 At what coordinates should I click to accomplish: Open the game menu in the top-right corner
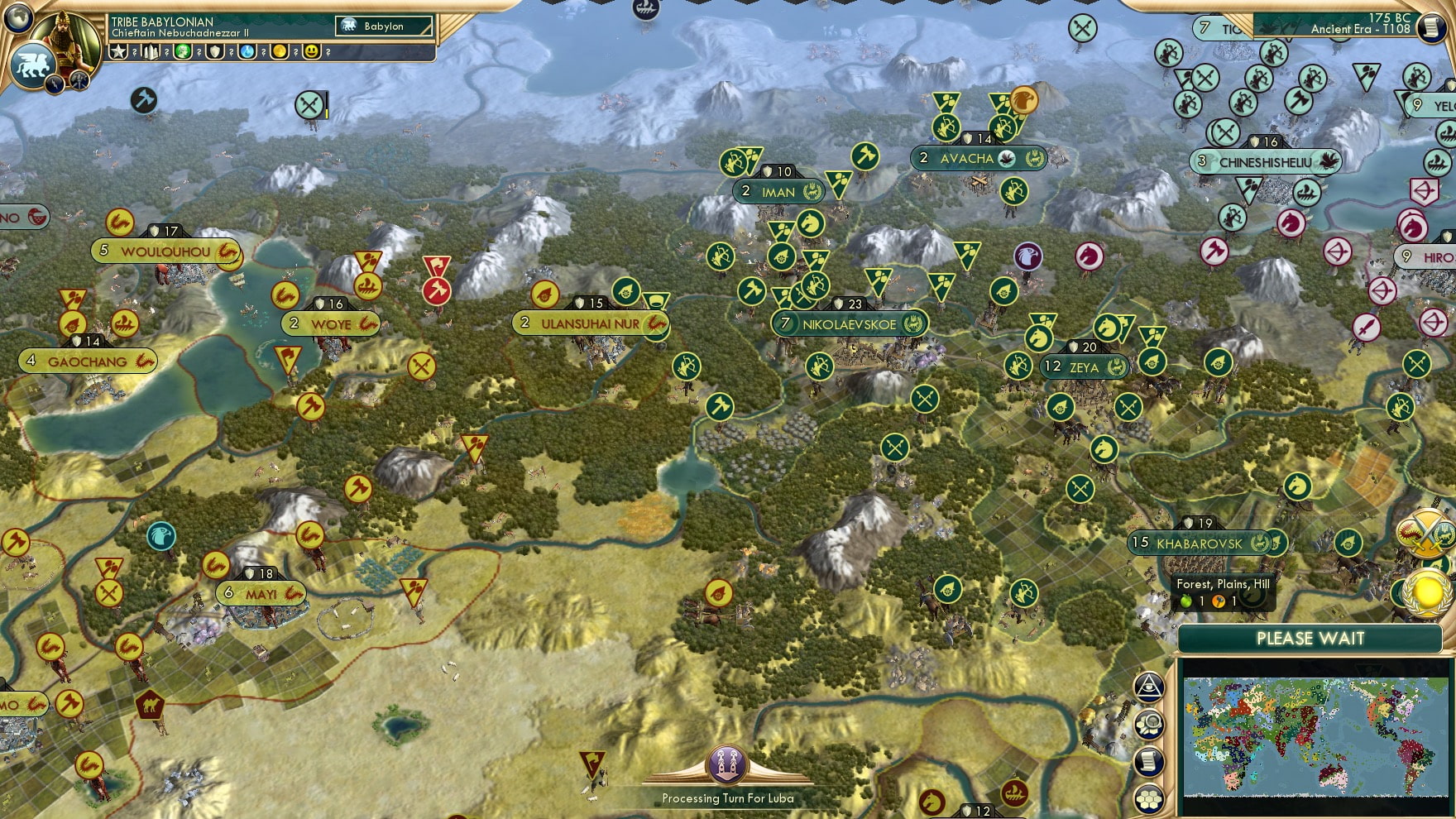click(x=1430, y=28)
